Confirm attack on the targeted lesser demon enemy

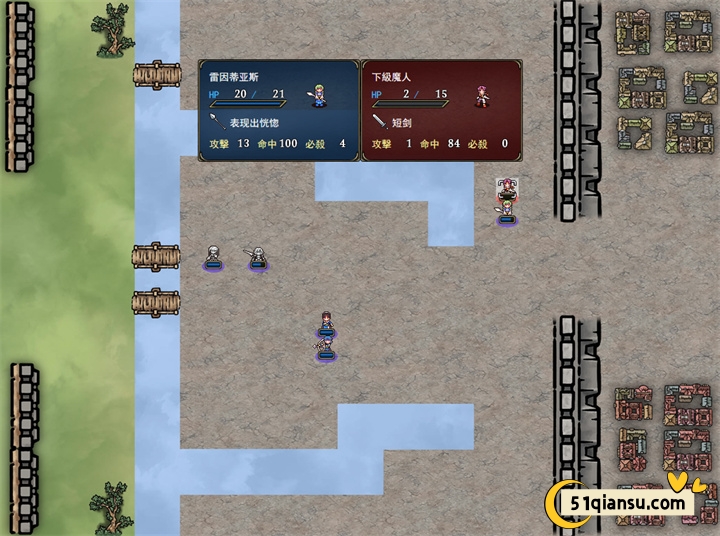[x=507, y=187]
